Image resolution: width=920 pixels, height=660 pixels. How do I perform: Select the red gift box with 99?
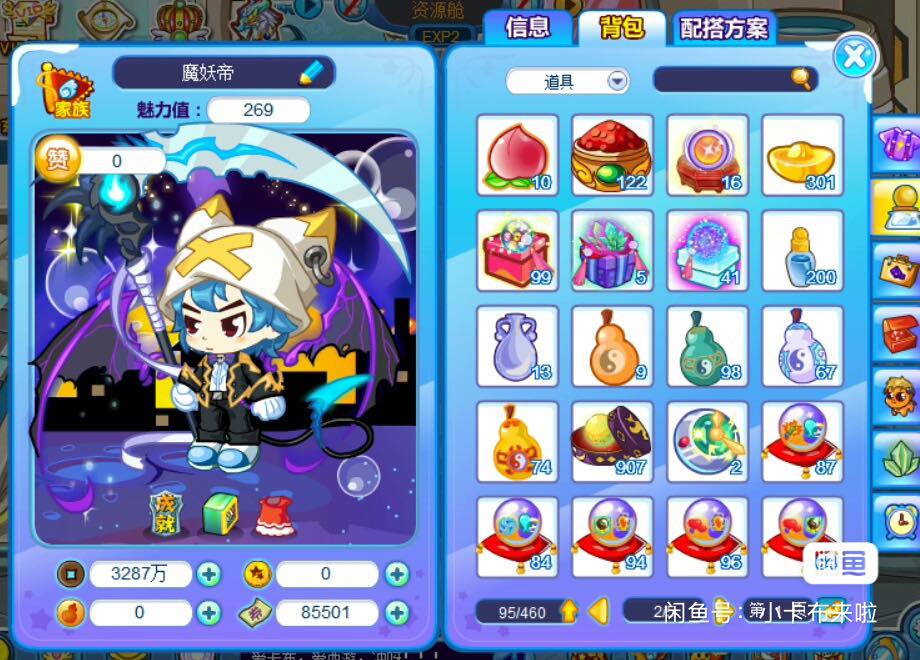(517, 250)
